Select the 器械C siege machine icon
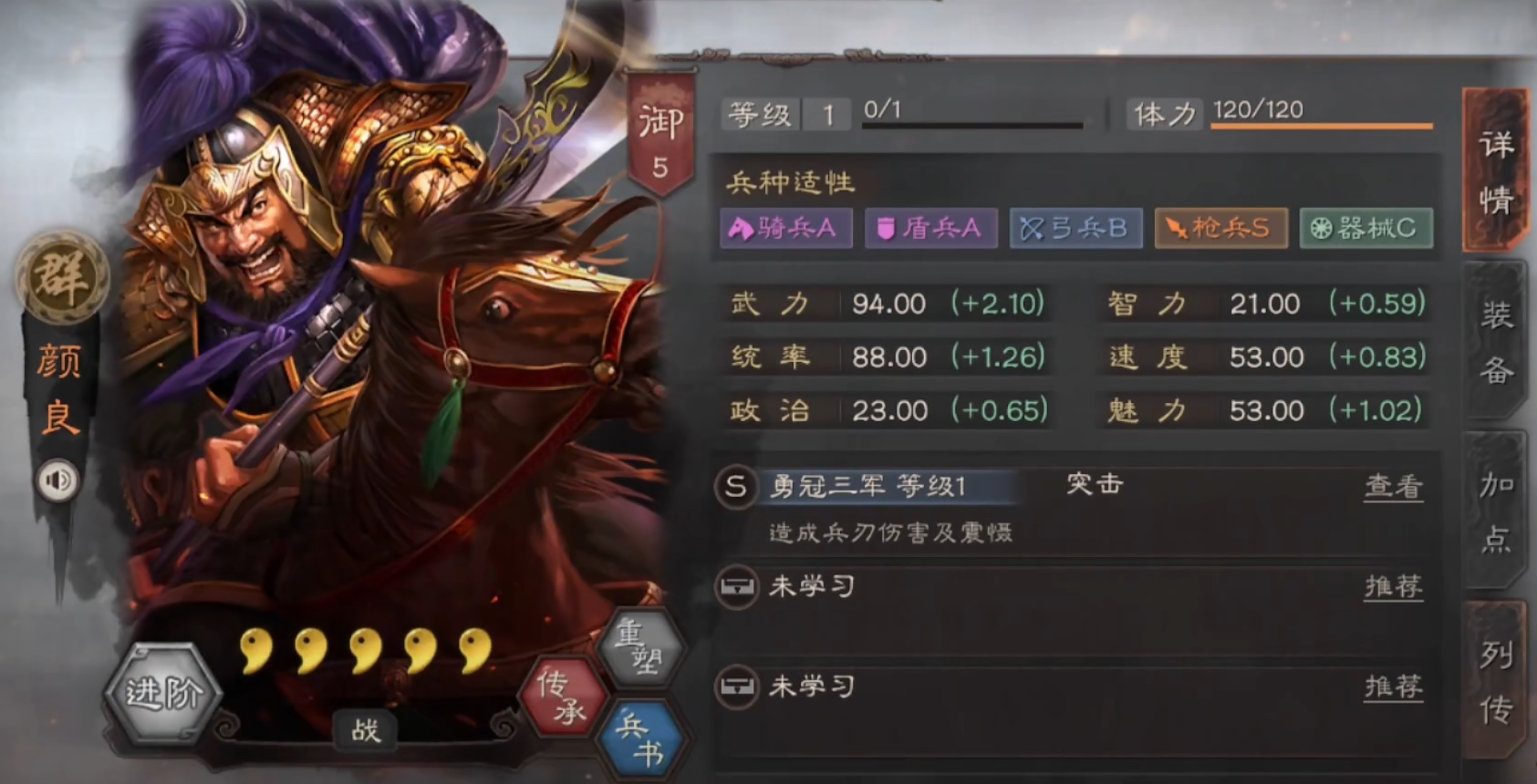The height and width of the screenshot is (784, 1537). tap(1365, 230)
